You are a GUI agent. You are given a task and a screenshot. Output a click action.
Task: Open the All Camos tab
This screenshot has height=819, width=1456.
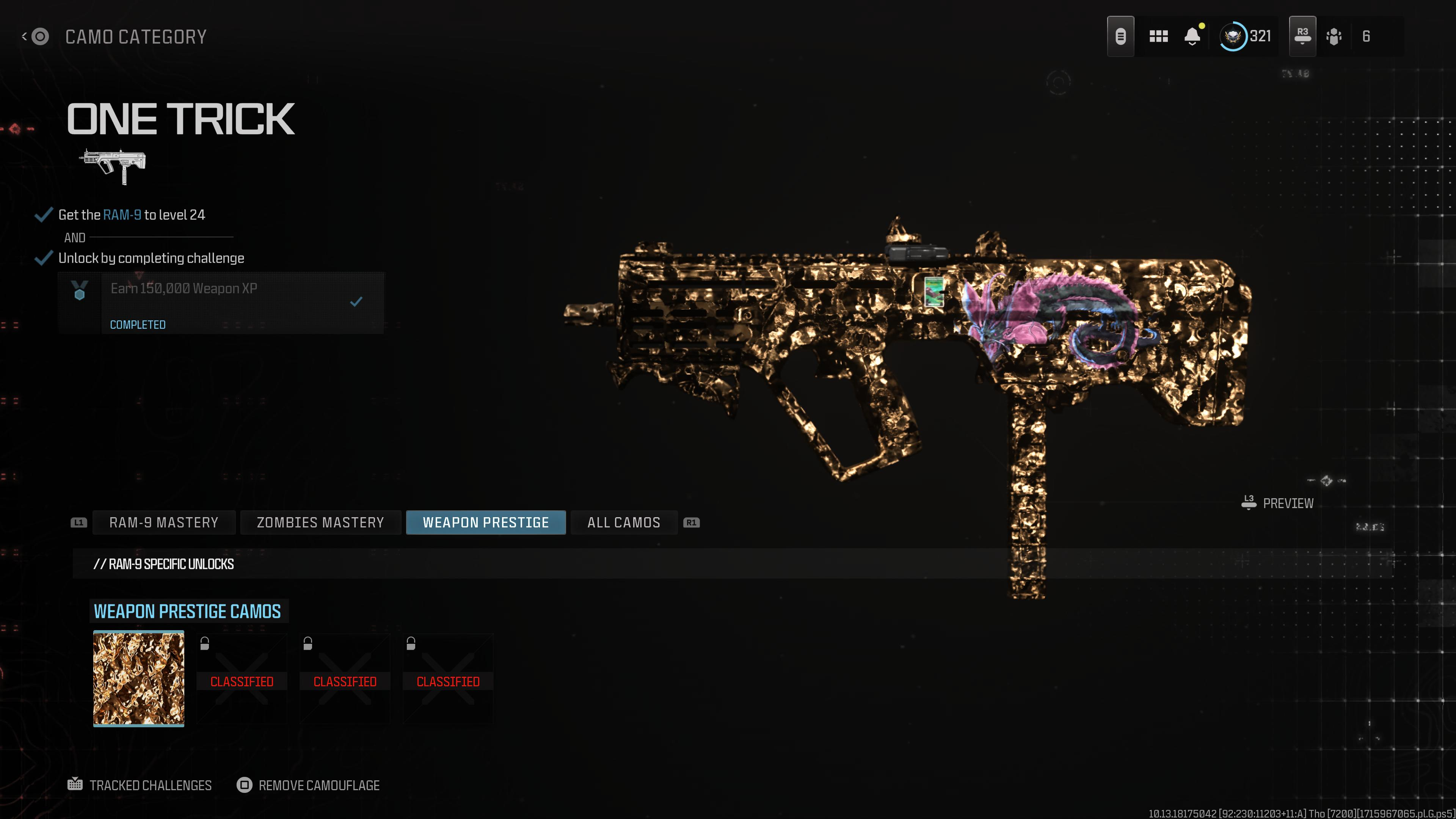[623, 522]
